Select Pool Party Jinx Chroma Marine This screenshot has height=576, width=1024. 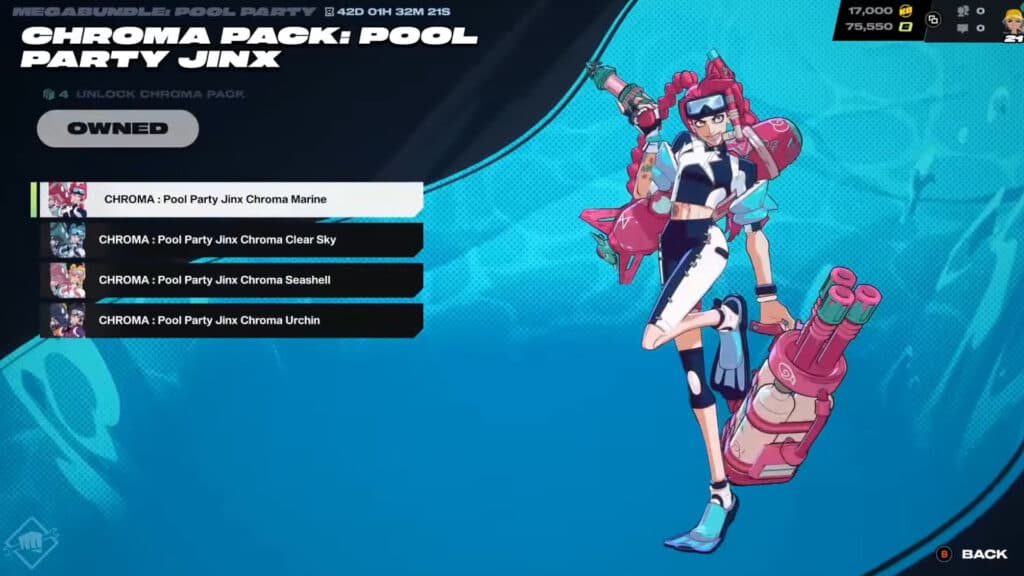click(x=230, y=199)
